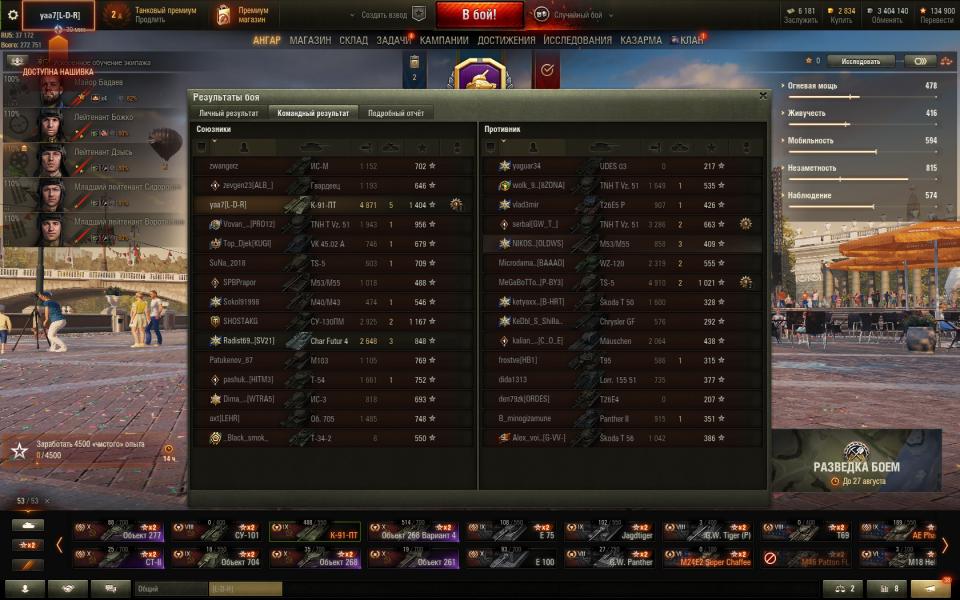
Task: Select enemy player yaguar34 row
Action: coord(526,166)
